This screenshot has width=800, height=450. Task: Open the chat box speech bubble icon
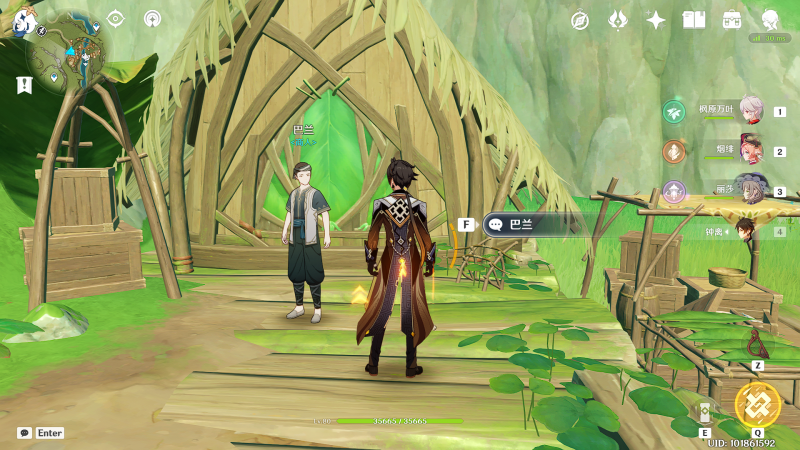pos(24,433)
